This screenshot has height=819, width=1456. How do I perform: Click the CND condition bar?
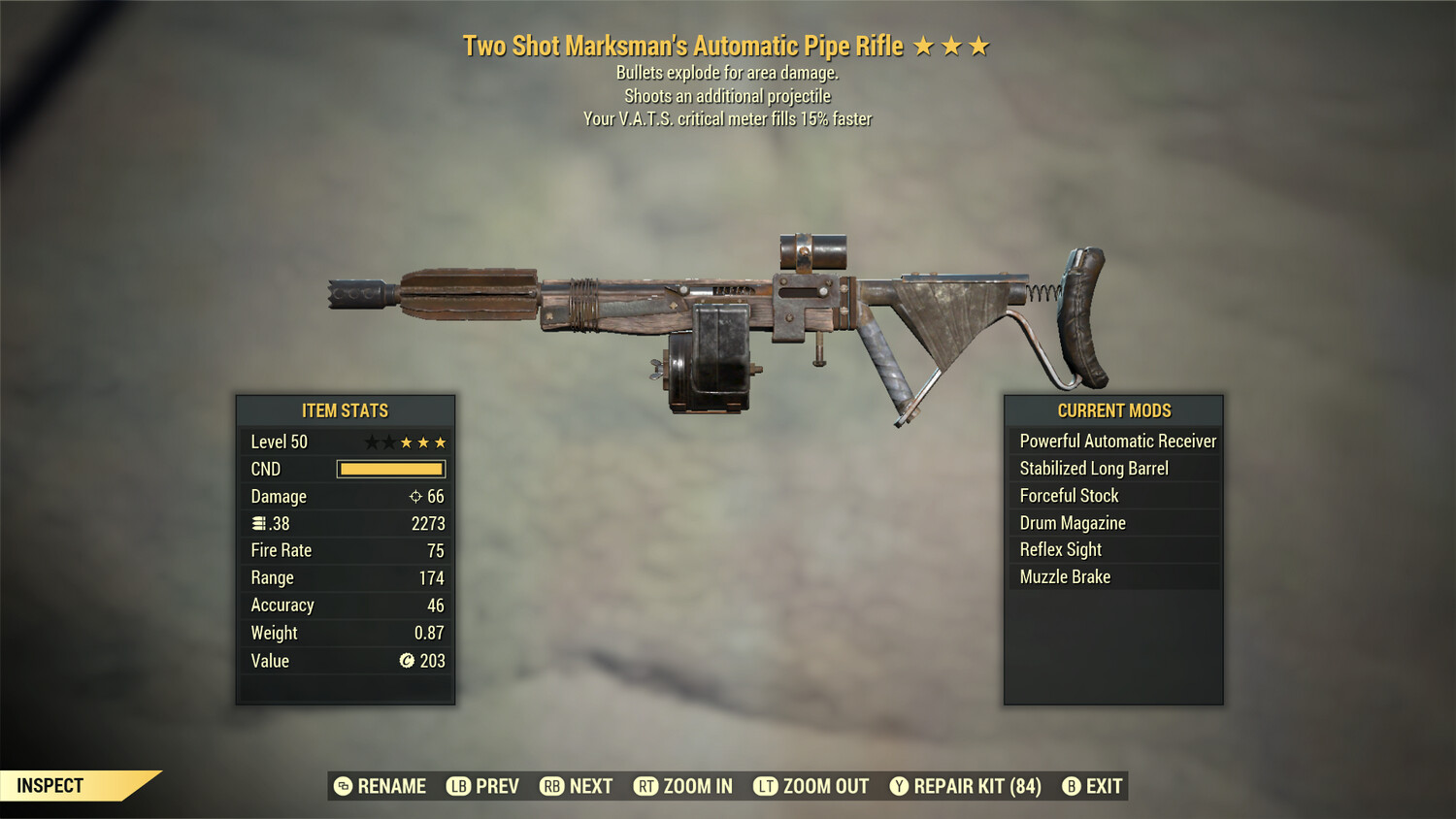(x=391, y=469)
